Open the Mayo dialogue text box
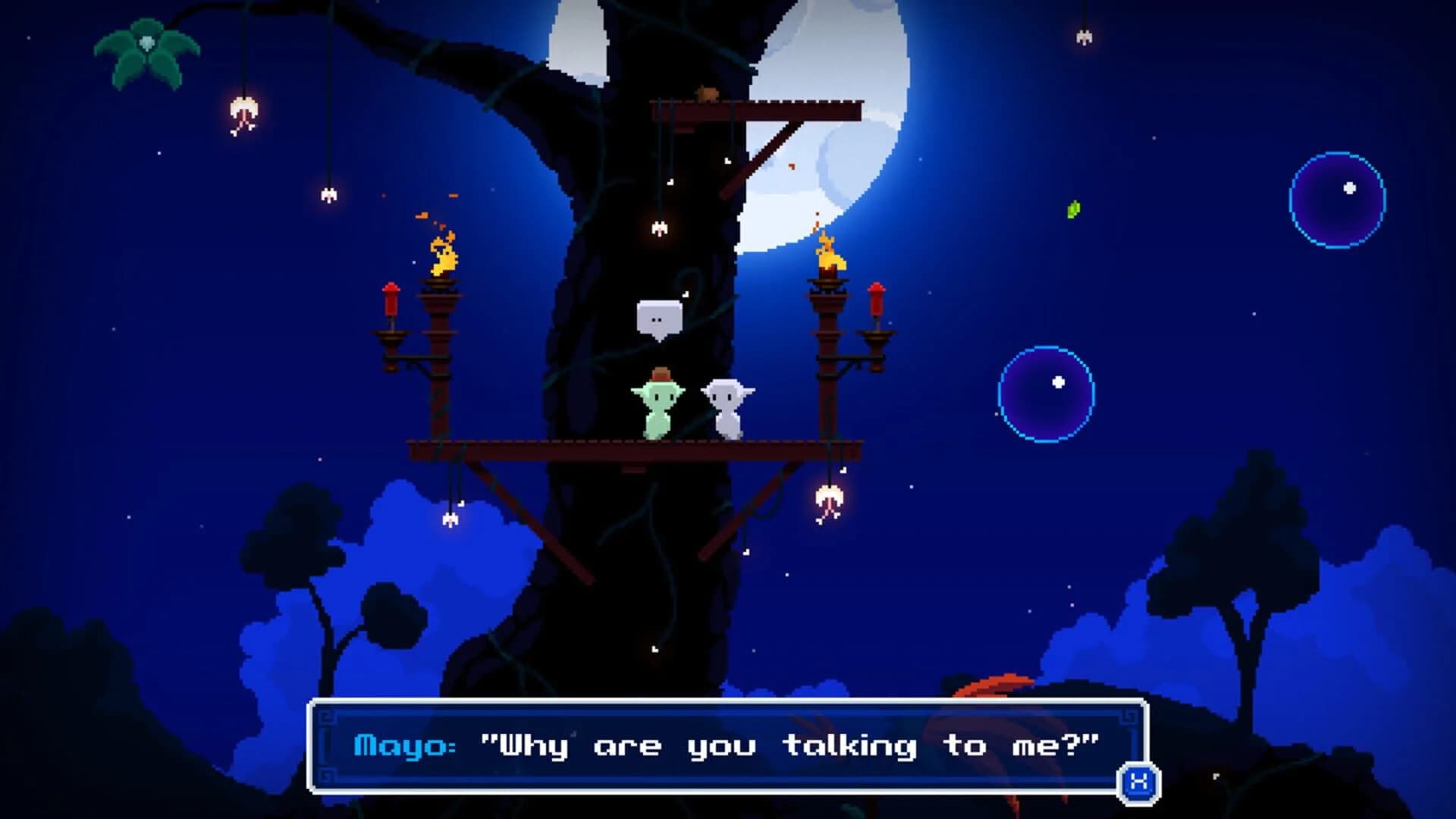Viewport: 1456px width, 819px height. click(724, 747)
